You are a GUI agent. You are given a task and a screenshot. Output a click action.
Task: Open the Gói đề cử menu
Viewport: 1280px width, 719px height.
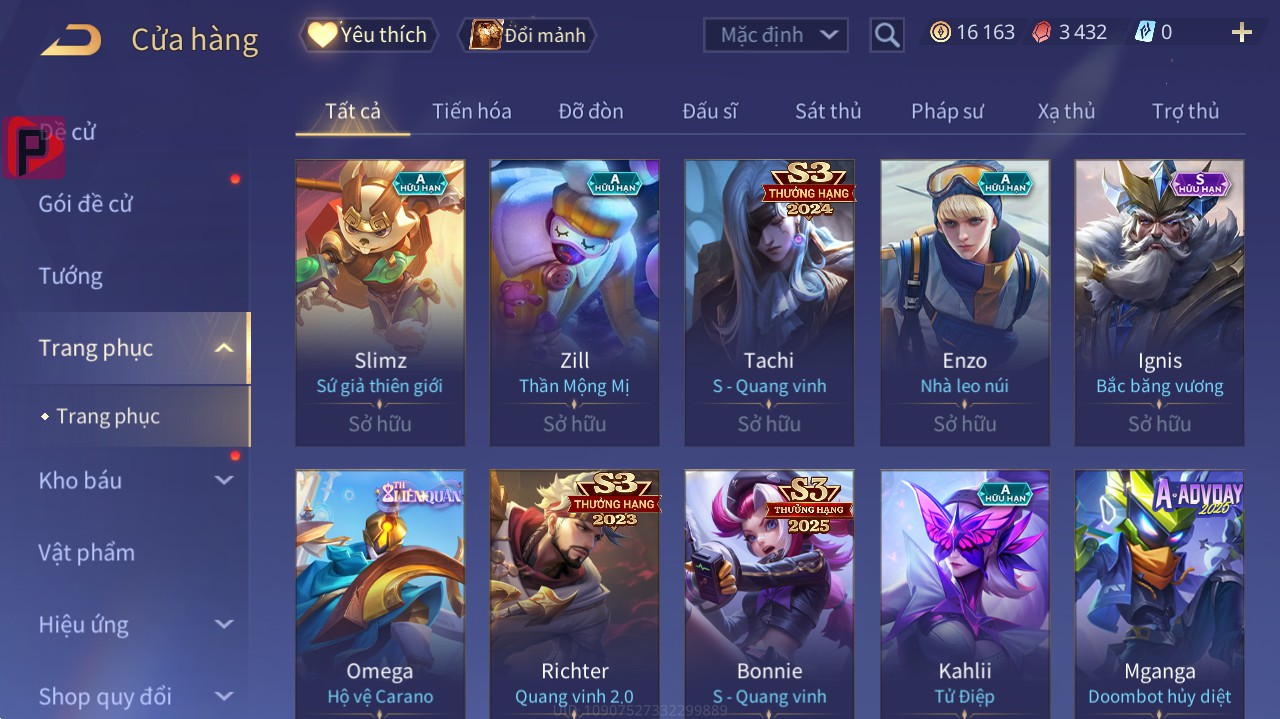pos(86,204)
